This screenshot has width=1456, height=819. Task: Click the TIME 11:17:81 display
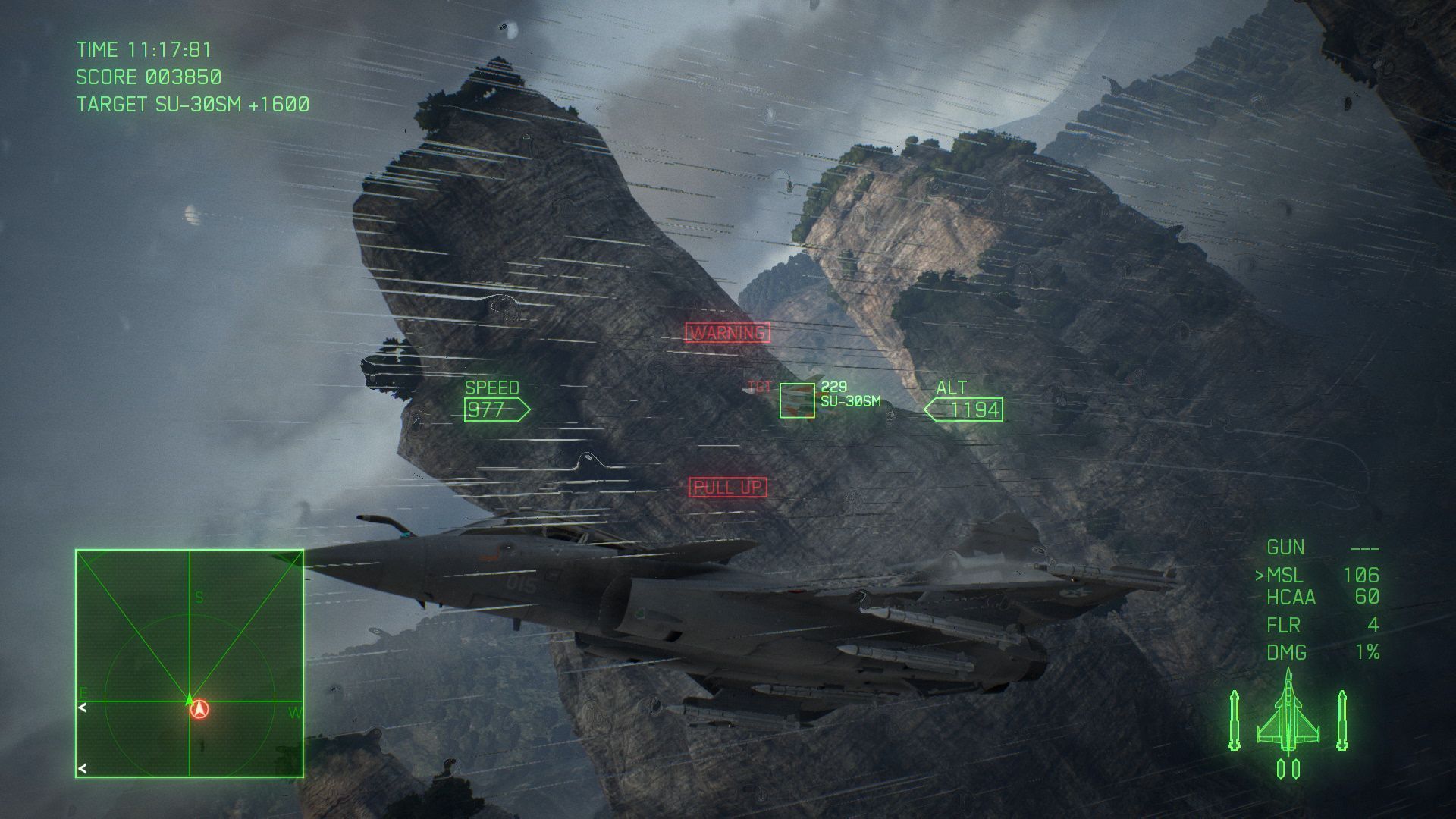point(144,50)
